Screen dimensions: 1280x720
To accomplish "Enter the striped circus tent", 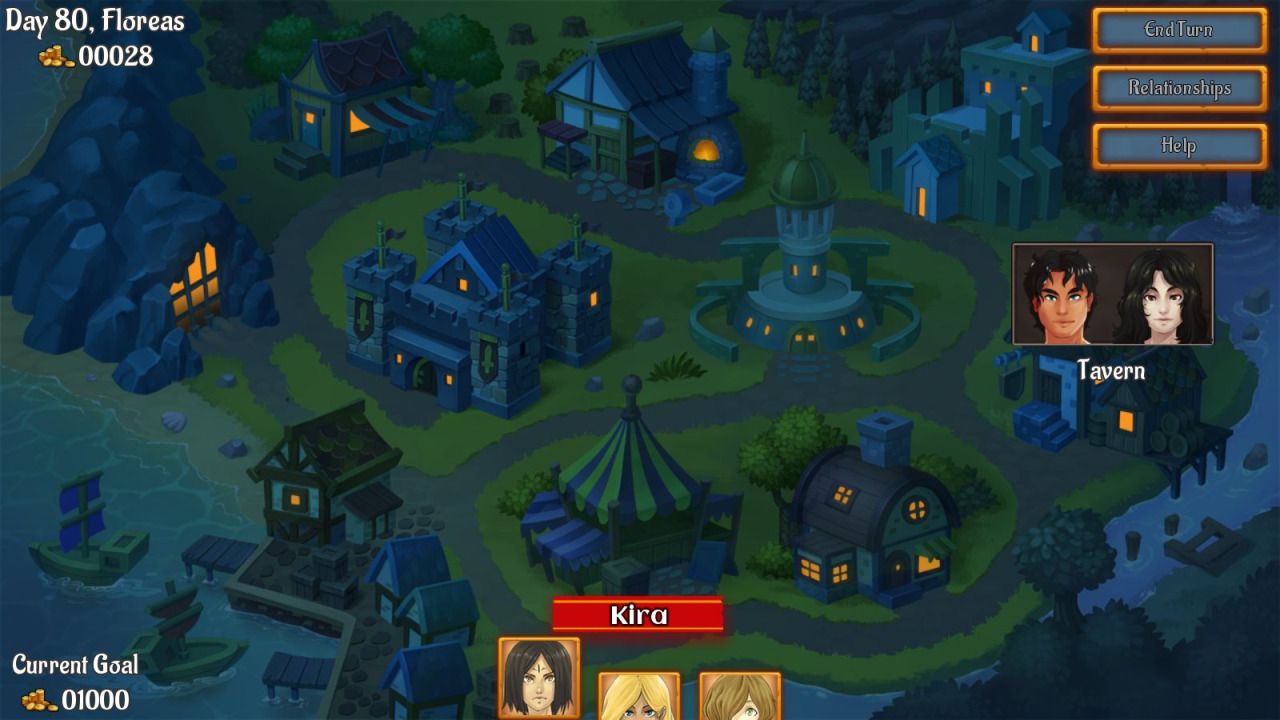I will (x=630, y=500).
